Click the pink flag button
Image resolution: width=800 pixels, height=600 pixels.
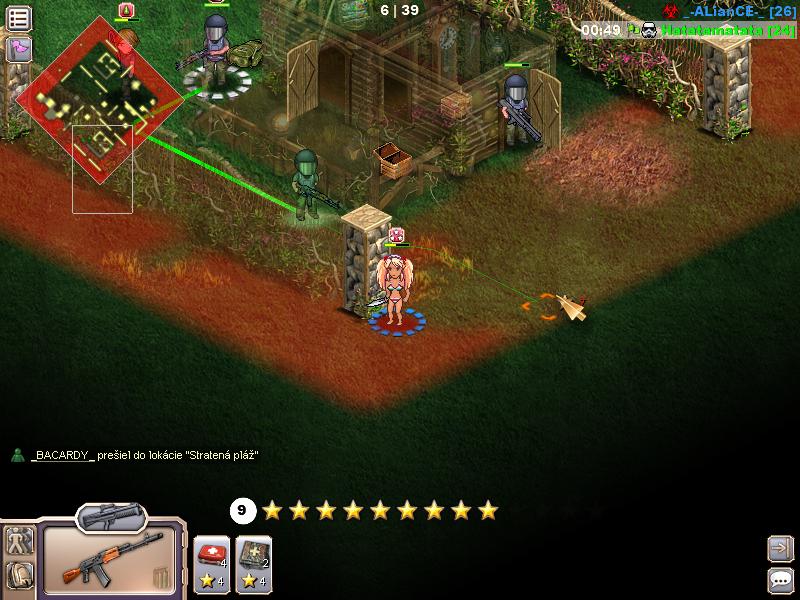click(19, 49)
